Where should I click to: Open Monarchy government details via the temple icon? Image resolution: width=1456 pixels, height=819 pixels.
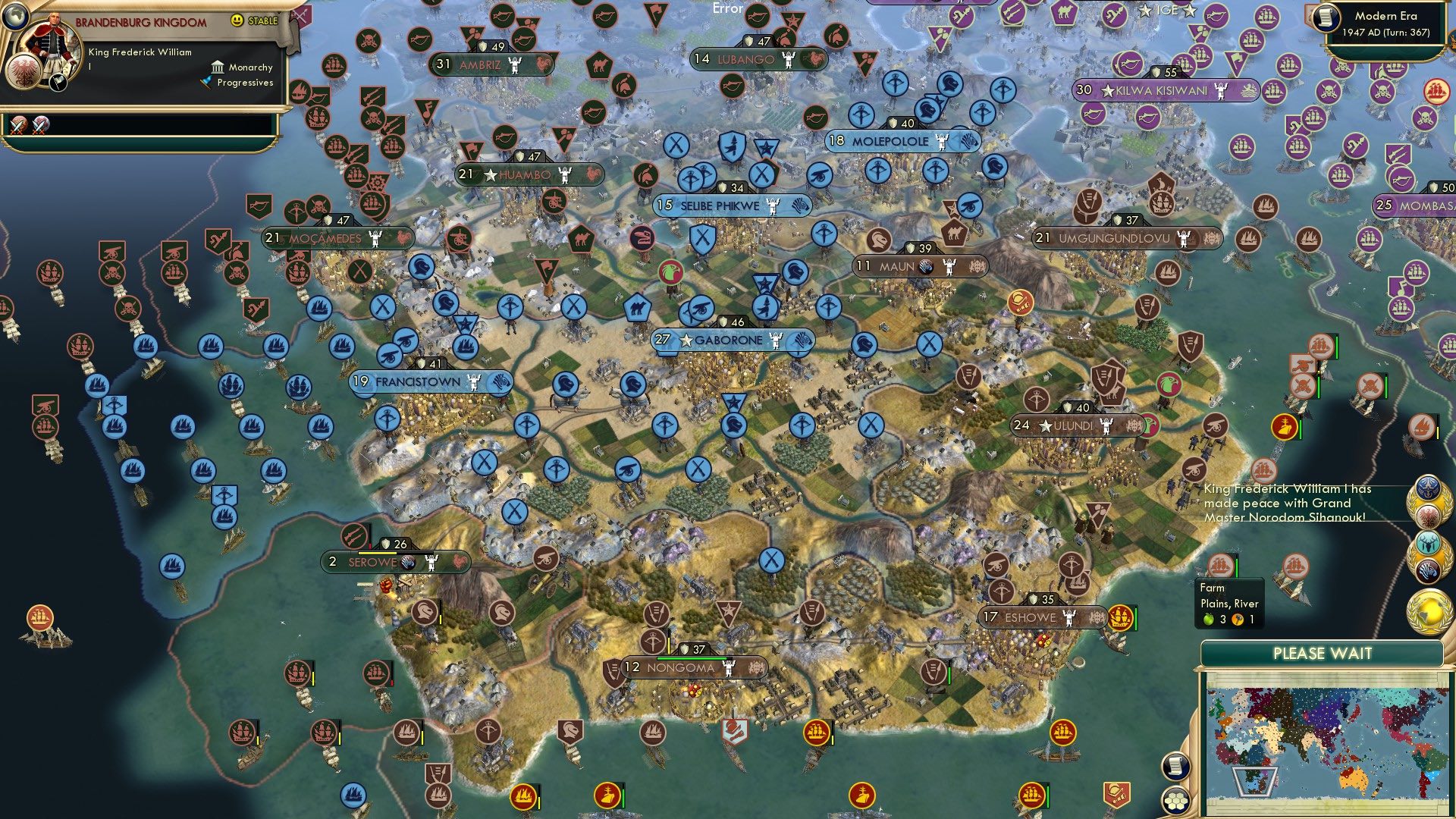[218, 68]
